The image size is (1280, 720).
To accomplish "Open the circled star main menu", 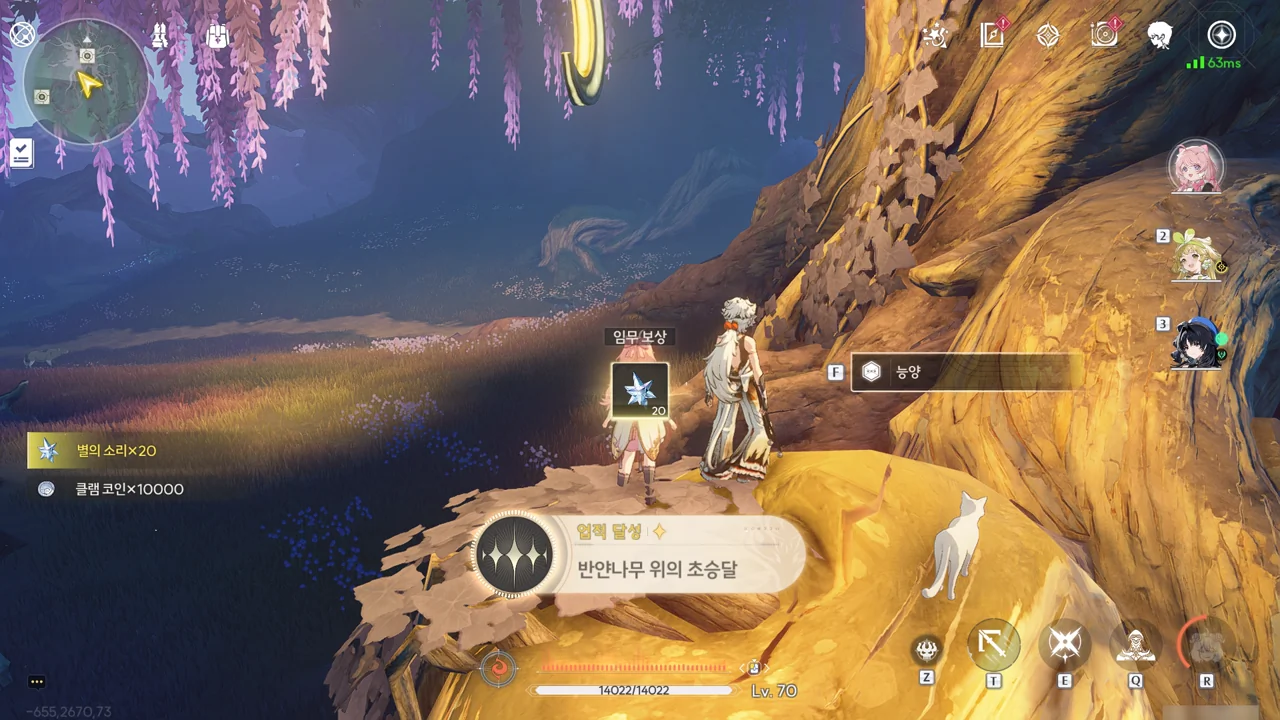I will click(x=1221, y=36).
